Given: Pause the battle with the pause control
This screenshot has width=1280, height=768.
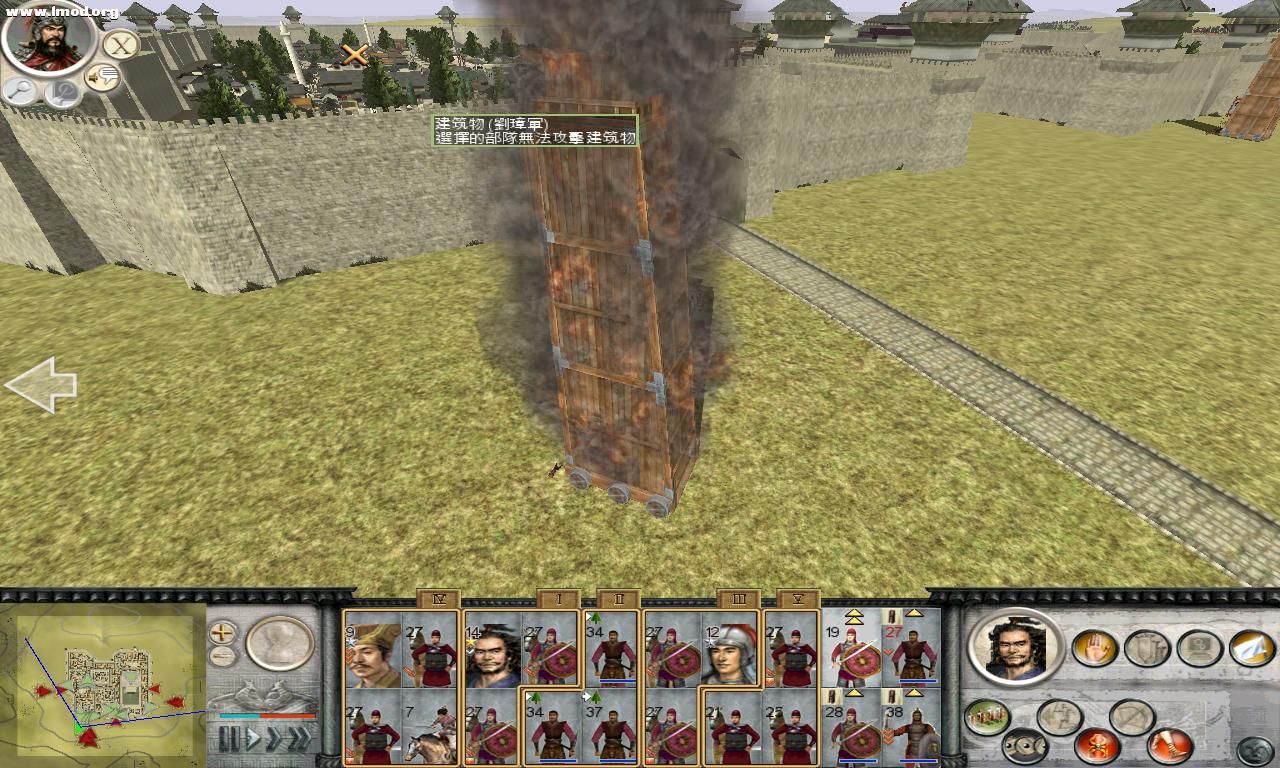Looking at the screenshot, I should 228,736.
